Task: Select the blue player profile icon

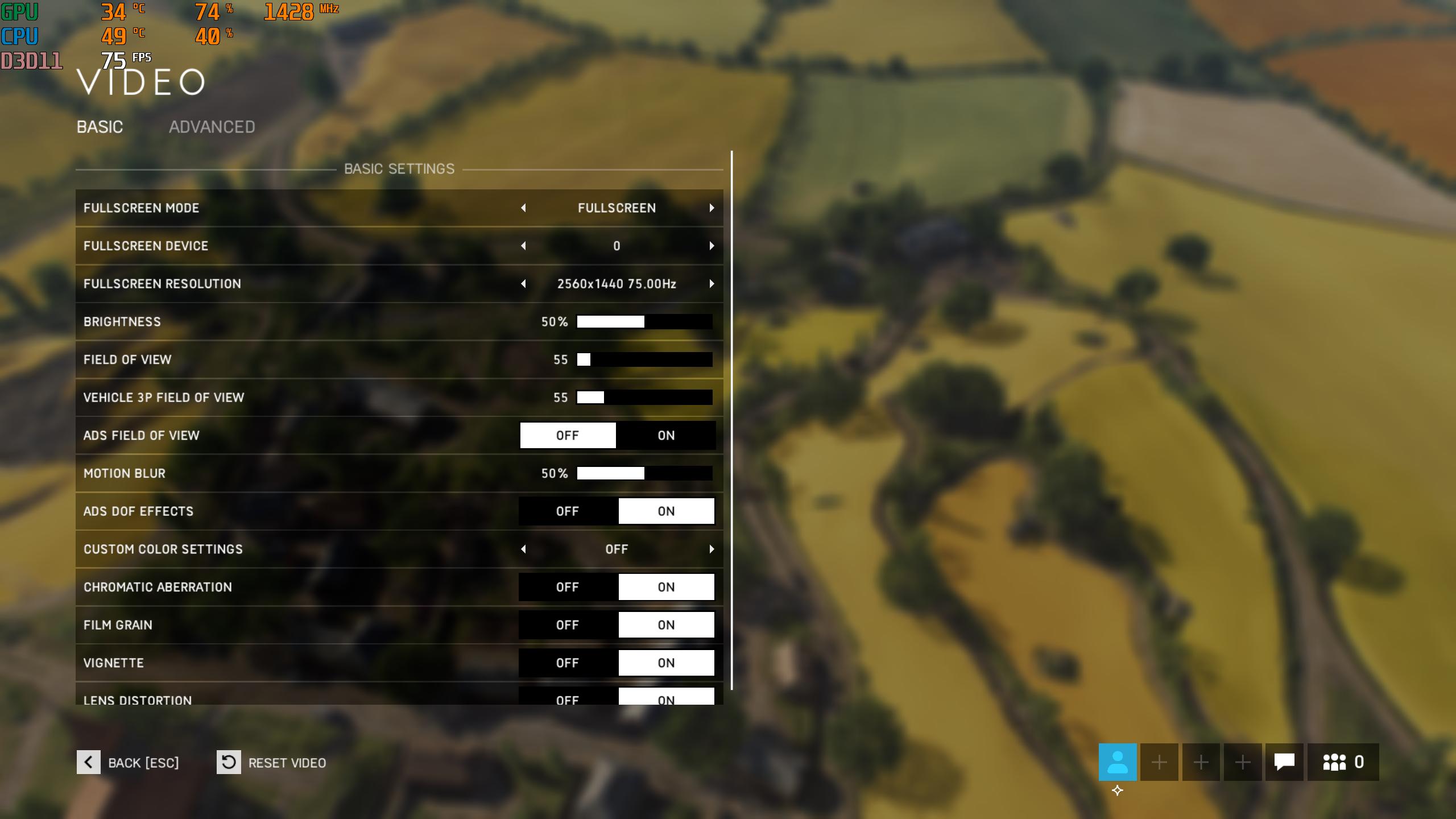Action: [x=1118, y=762]
